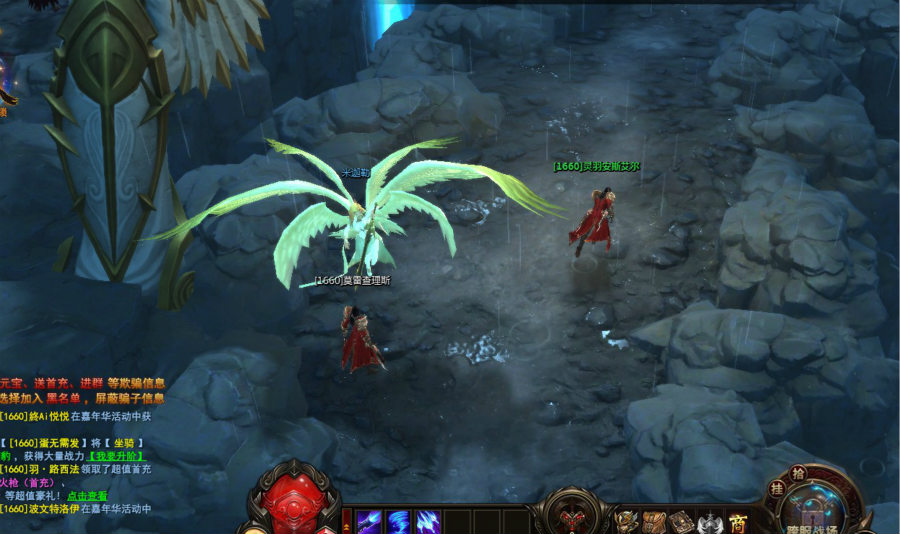Click the small red skill-bar page arrow

click(x=347, y=521)
